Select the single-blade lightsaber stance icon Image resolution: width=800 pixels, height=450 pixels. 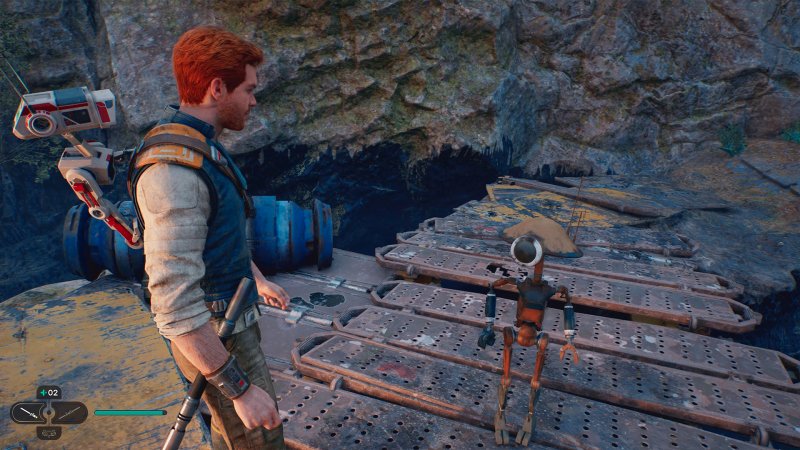coord(31,412)
